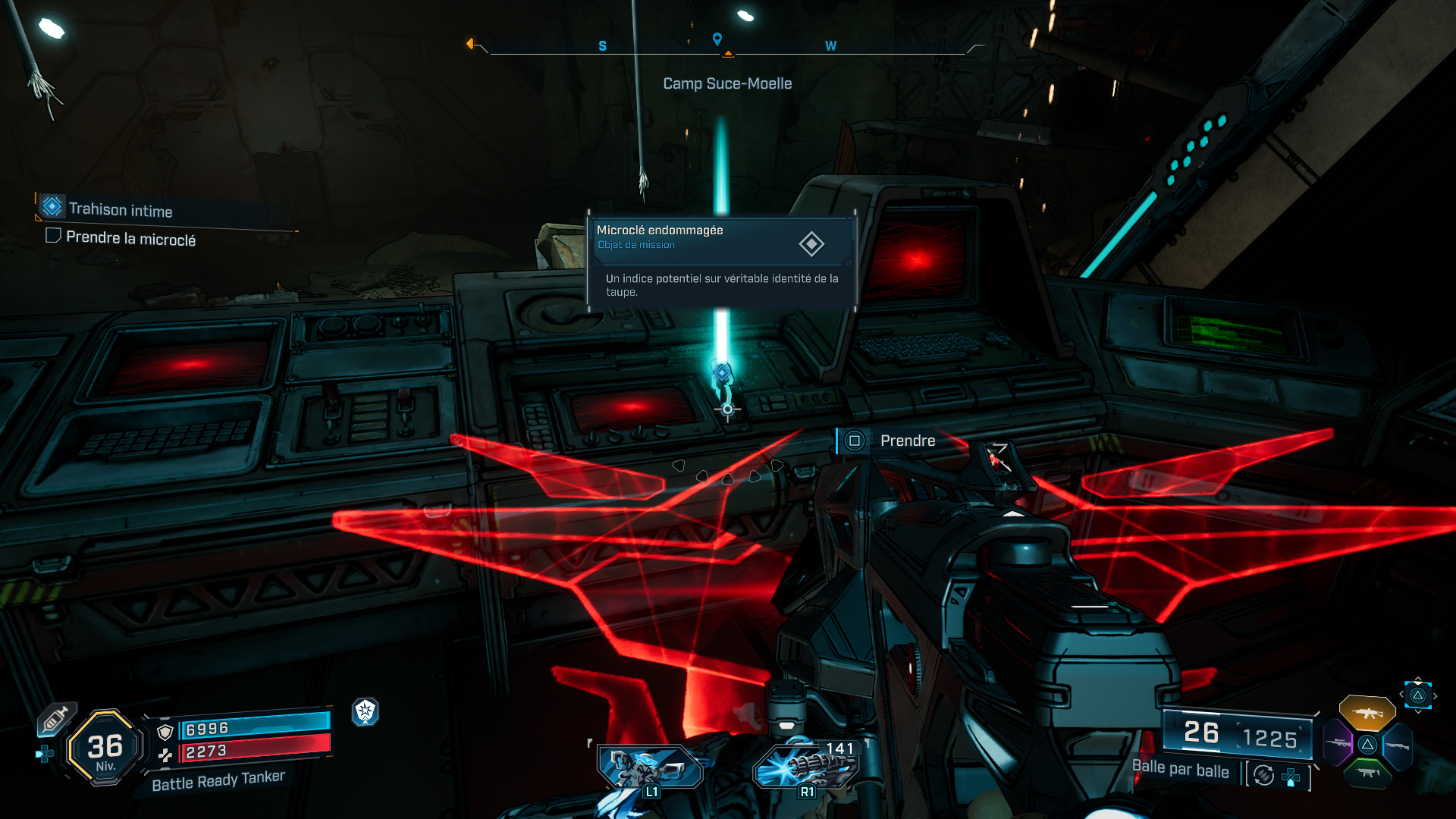Use the syringe repkit icon
The height and width of the screenshot is (819, 1456).
tap(55, 719)
